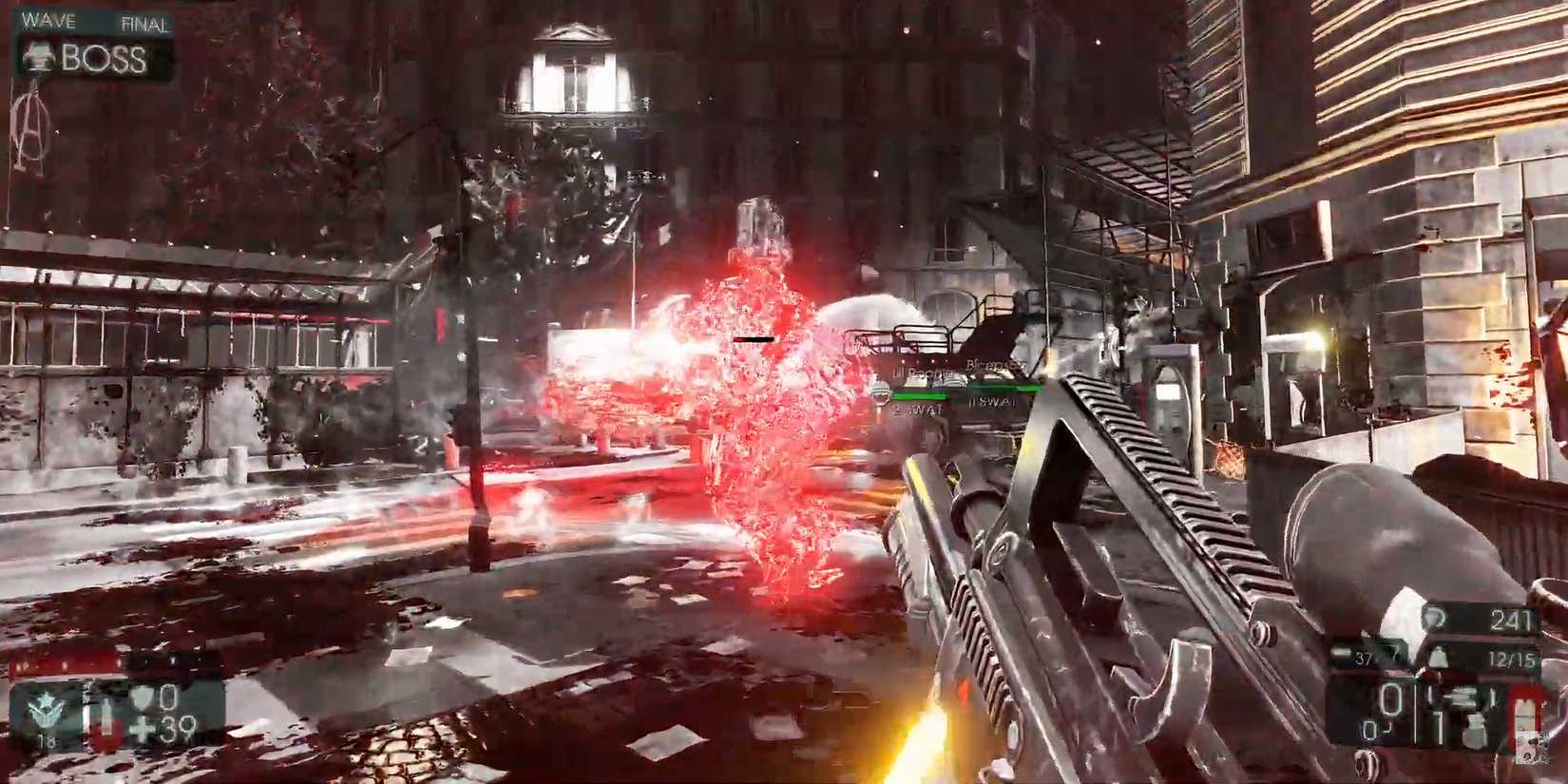This screenshot has height=784, width=1568.
Task: Select the grenade icon showing 12/15
Action: point(1439,658)
